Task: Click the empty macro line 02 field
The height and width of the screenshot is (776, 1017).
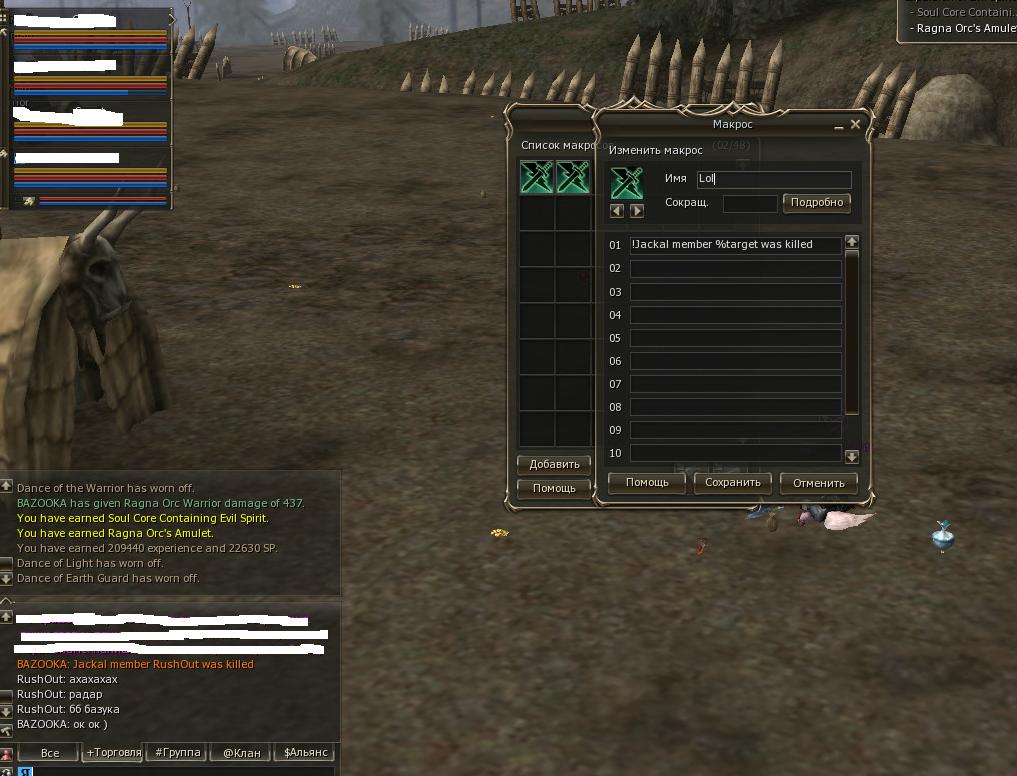Action: (x=735, y=268)
